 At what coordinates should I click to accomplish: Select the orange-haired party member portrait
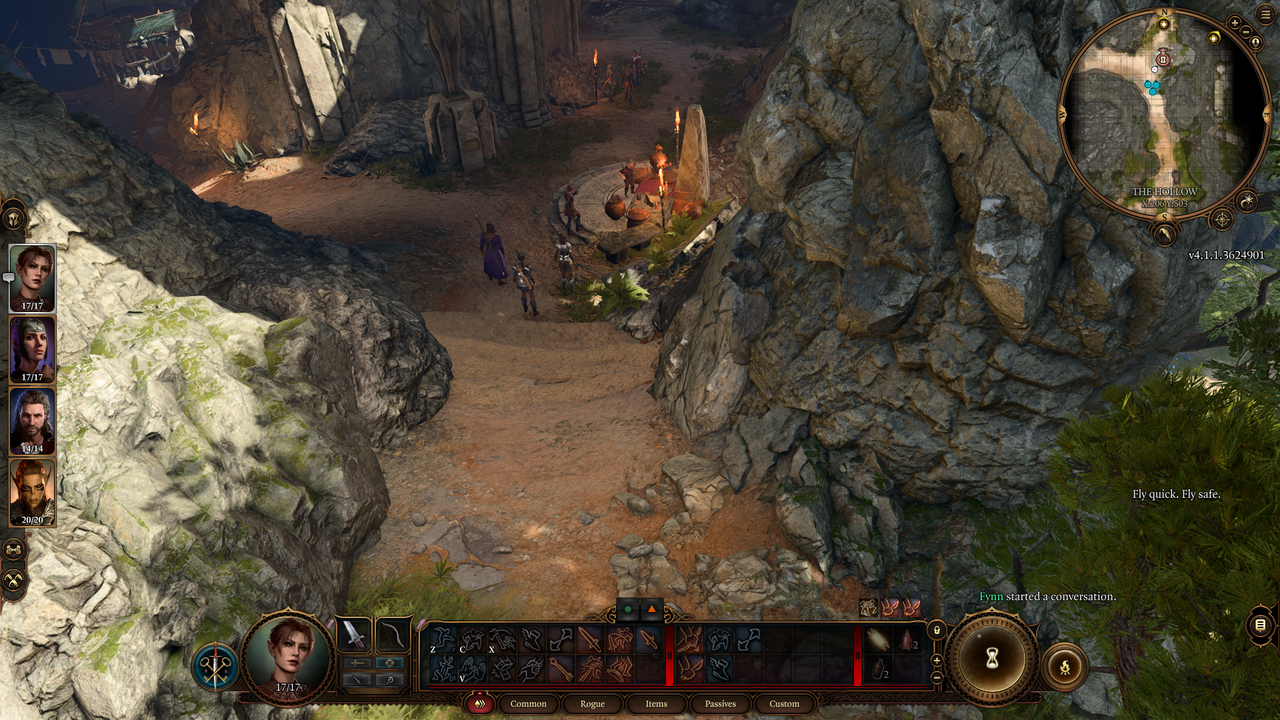[x=32, y=493]
